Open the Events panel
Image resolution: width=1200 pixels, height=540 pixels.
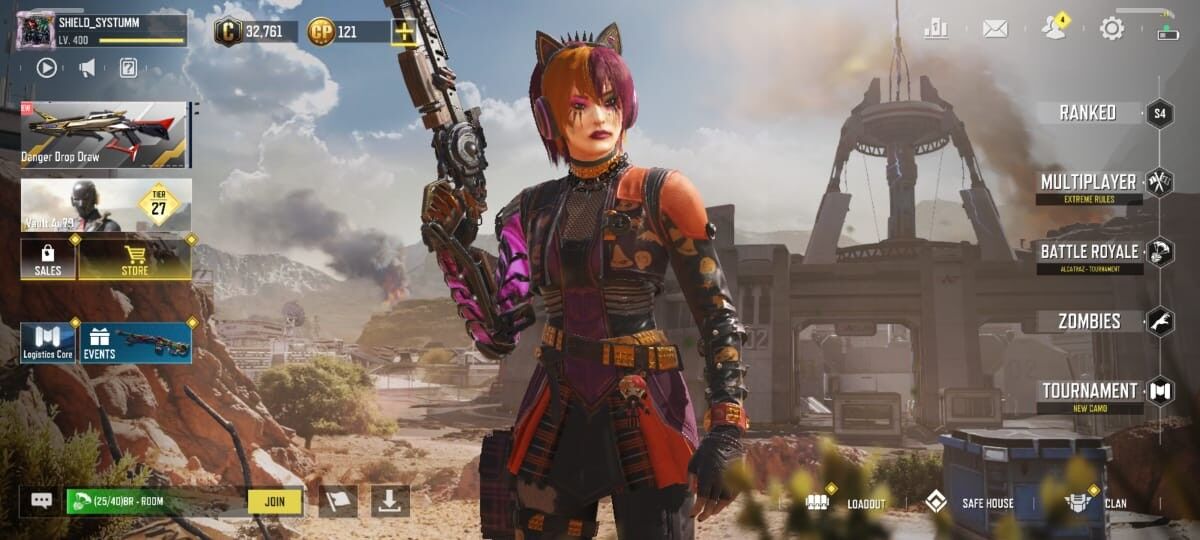pos(135,343)
